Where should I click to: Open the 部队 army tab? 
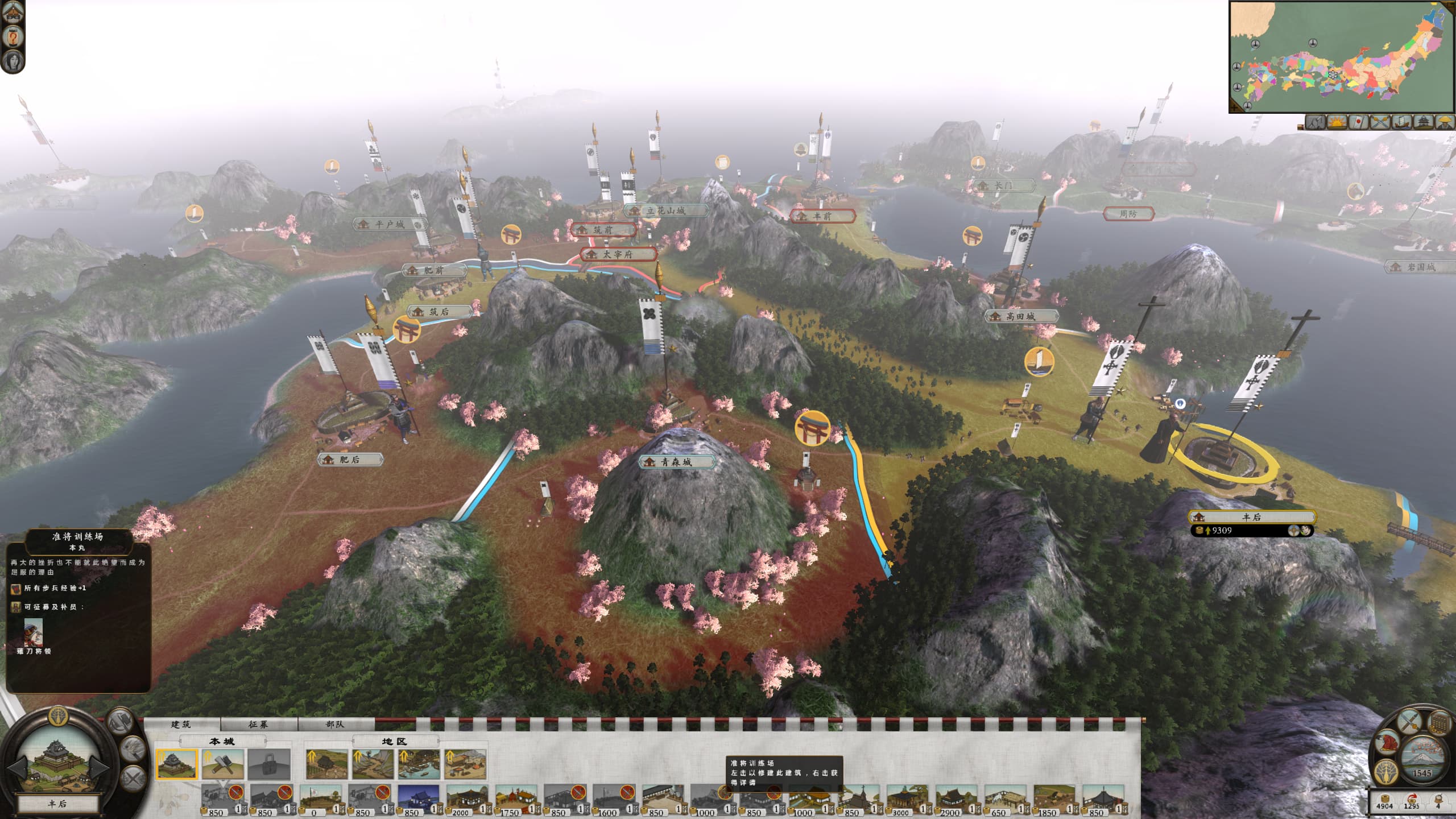(335, 724)
